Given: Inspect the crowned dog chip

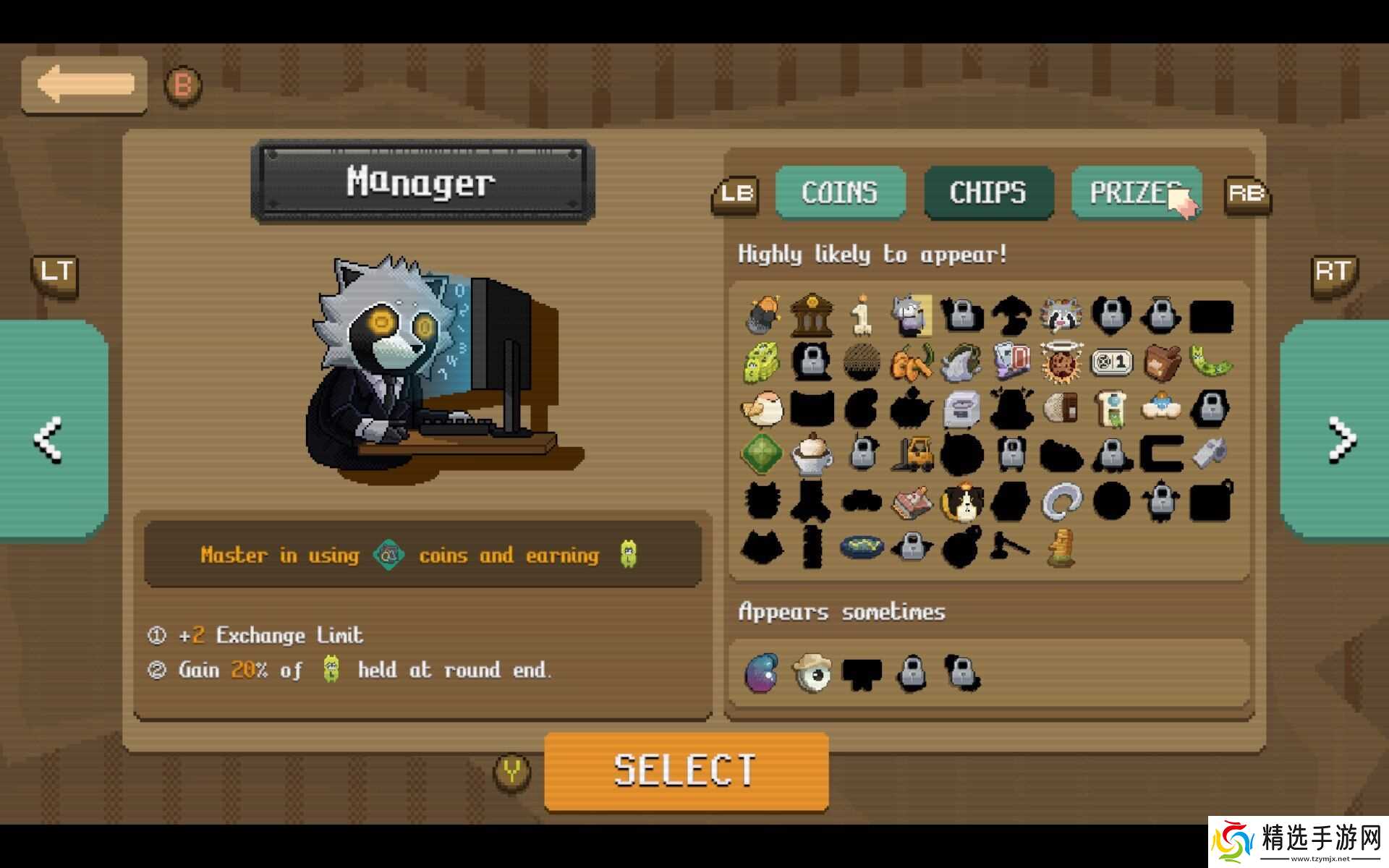Looking at the screenshot, I should (961, 501).
